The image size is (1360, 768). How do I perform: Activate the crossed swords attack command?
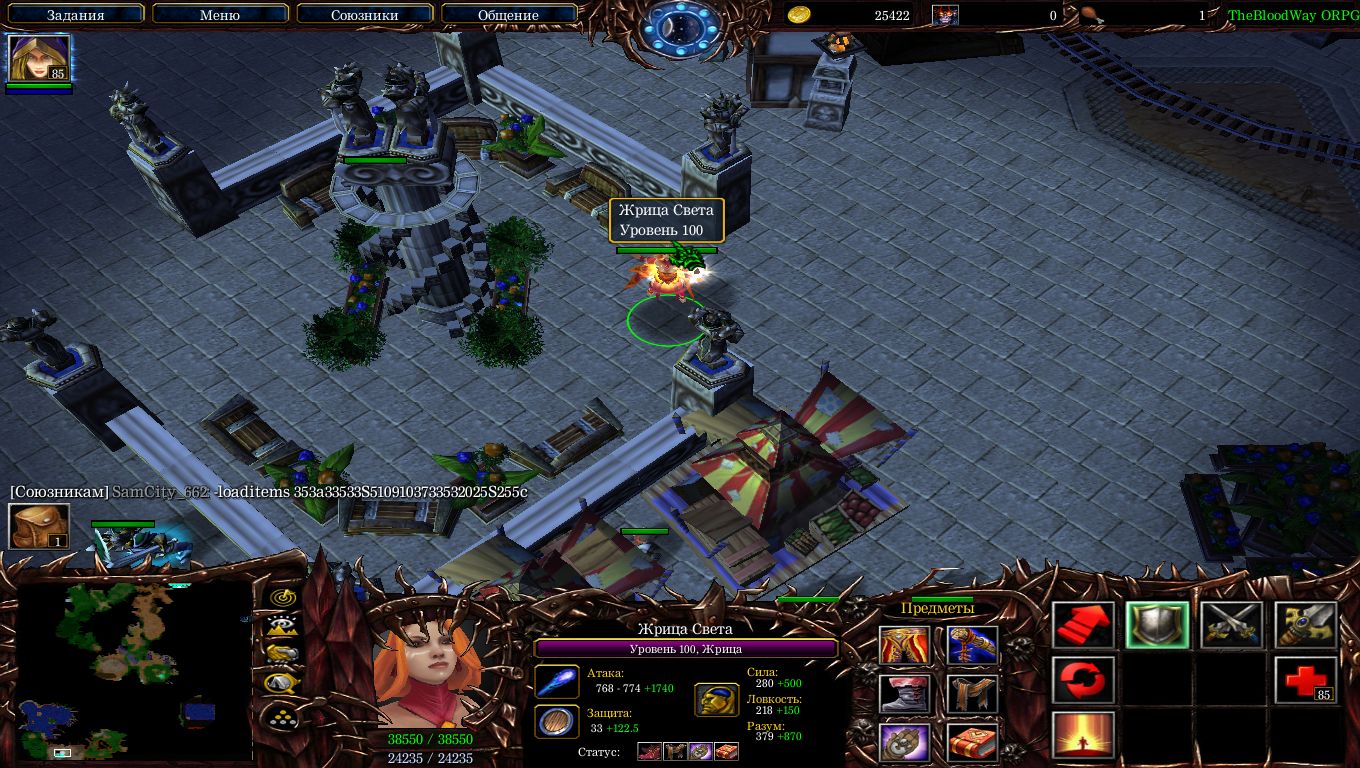[1232, 626]
